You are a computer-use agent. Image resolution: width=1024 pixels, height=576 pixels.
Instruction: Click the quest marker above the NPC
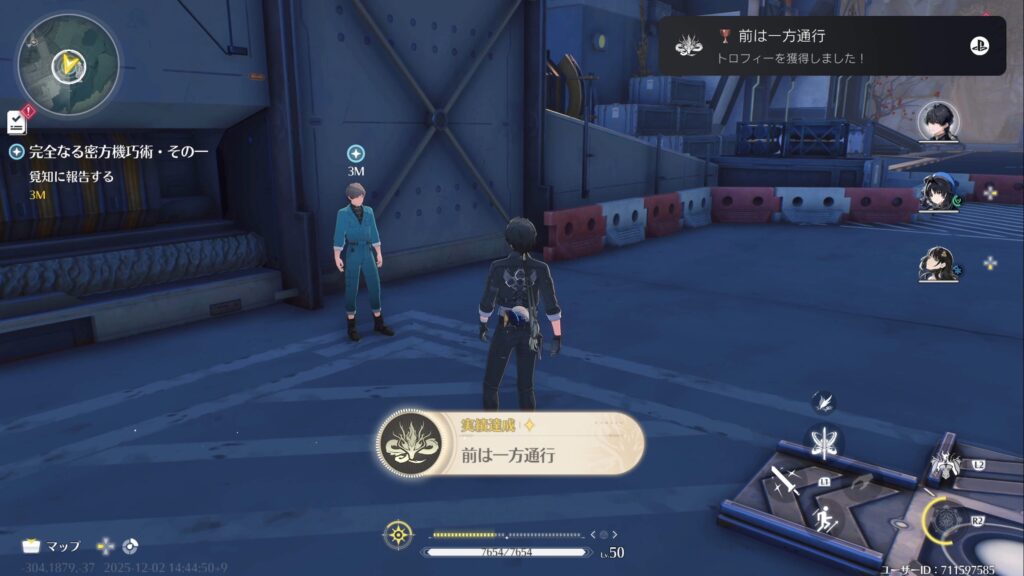[x=355, y=153]
